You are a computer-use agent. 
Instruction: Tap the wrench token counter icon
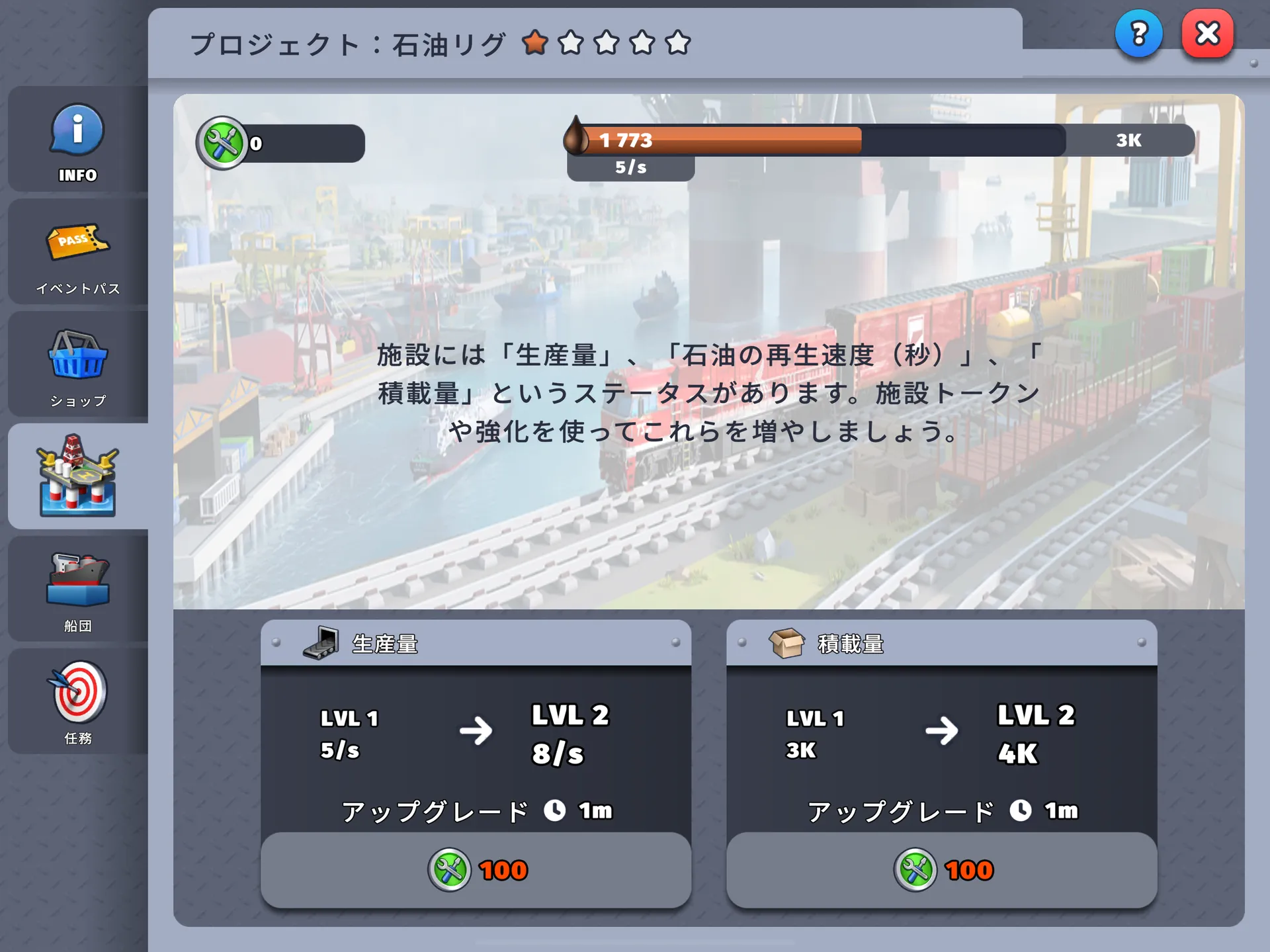click(x=222, y=143)
